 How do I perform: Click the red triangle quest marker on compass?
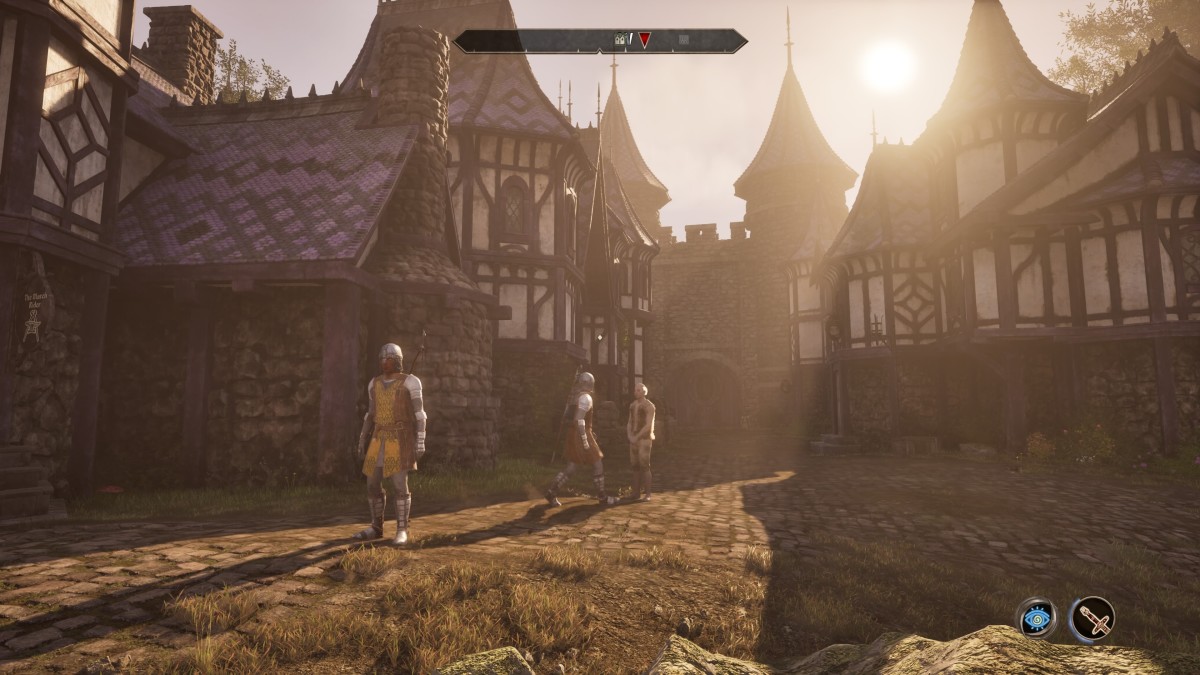(x=645, y=40)
